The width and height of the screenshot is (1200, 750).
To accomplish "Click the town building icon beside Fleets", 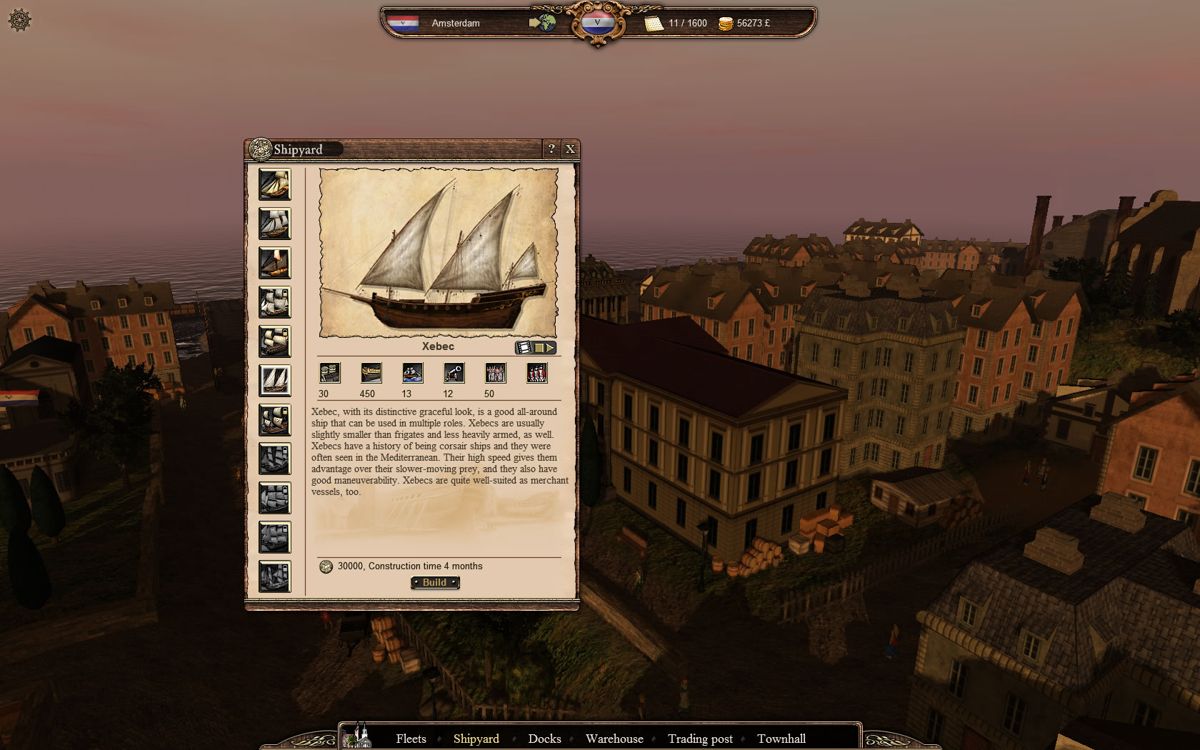I will pos(357,736).
